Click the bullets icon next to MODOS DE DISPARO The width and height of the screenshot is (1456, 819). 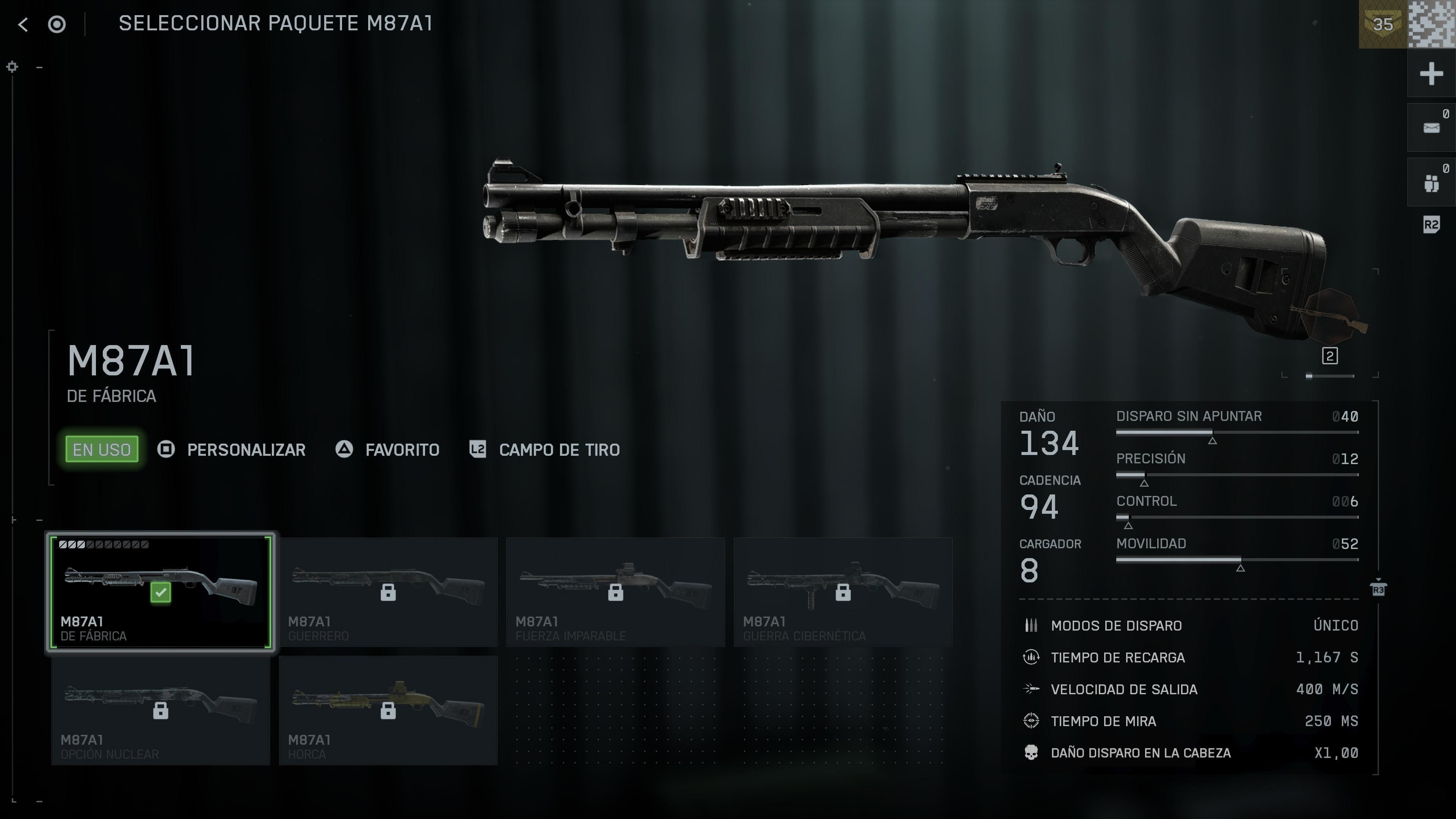(x=1031, y=625)
